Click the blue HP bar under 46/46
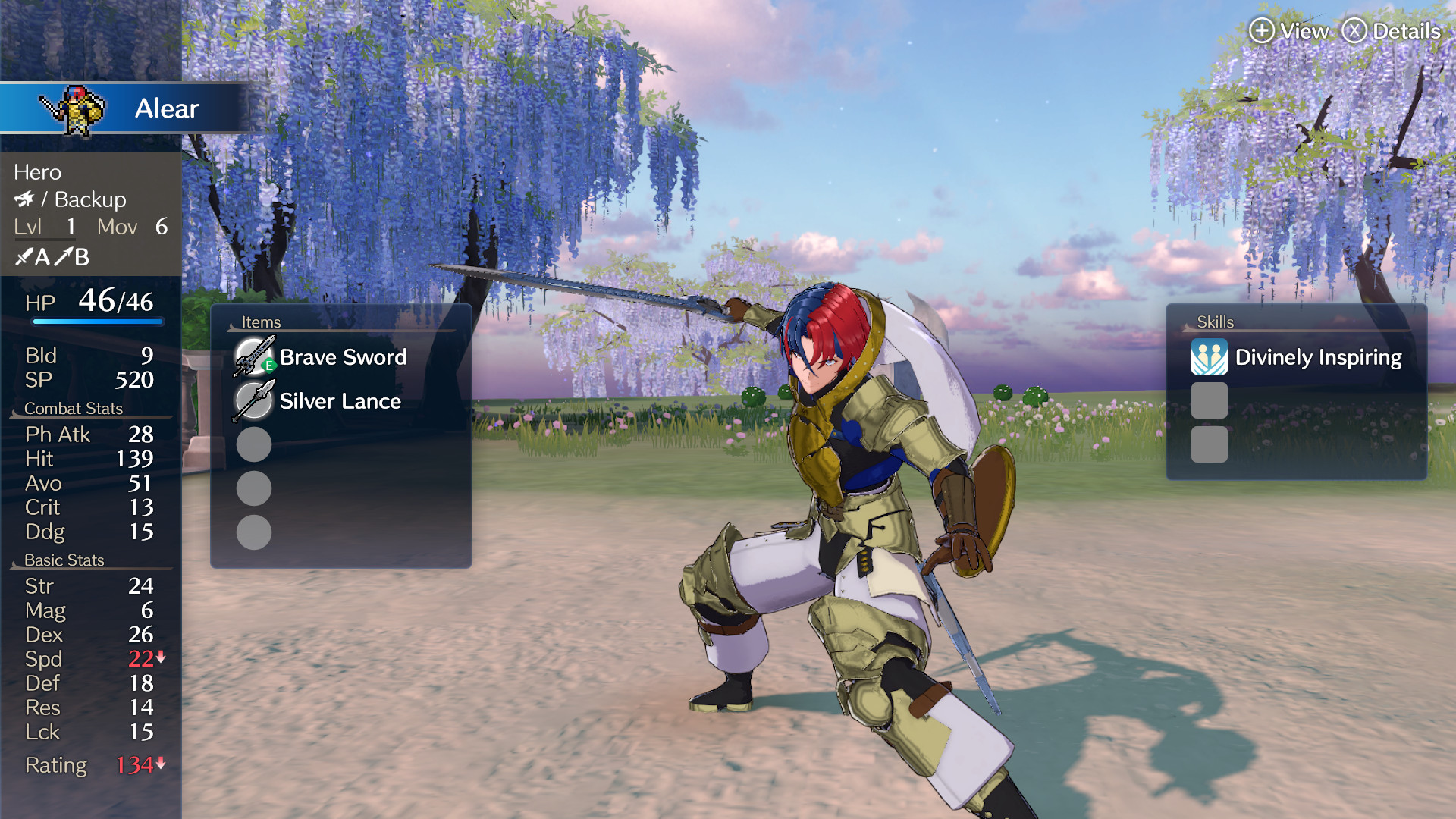1456x819 pixels. [97, 321]
